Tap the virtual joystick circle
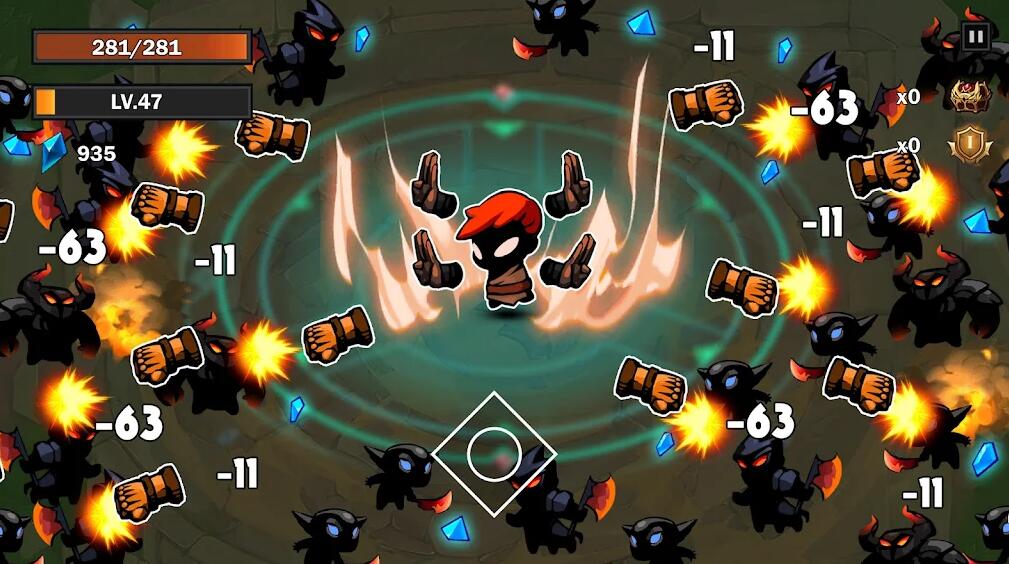The image size is (1009, 564). (493, 453)
